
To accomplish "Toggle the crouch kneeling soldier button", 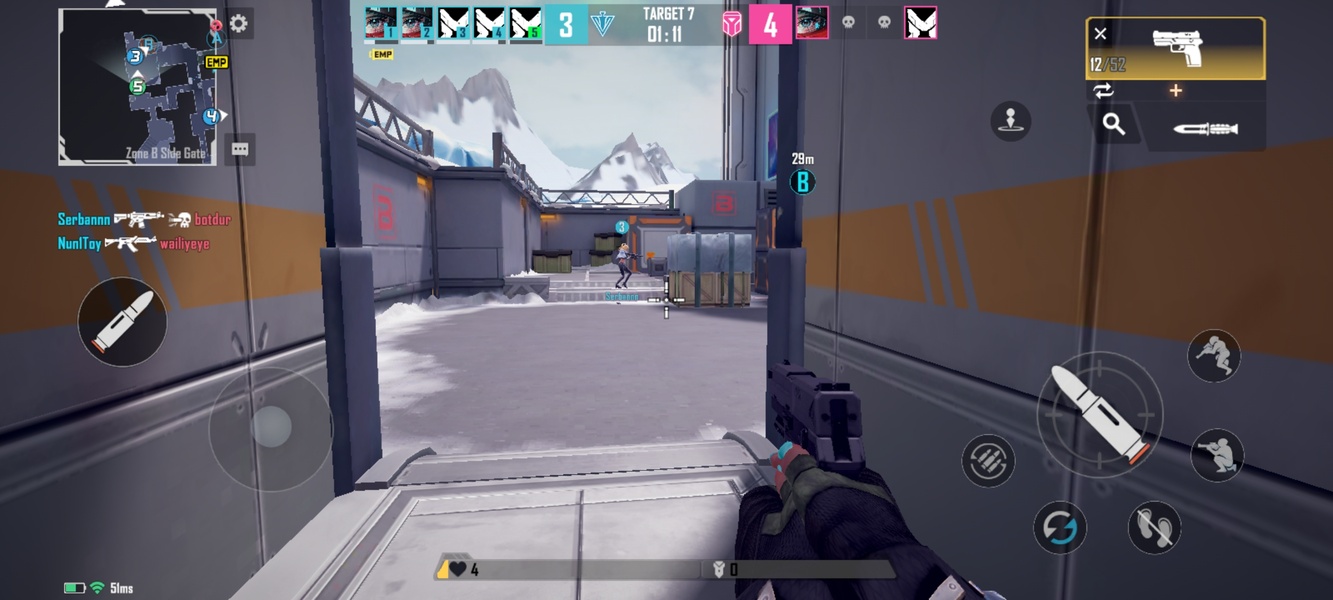I will pyautogui.click(x=1217, y=455).
